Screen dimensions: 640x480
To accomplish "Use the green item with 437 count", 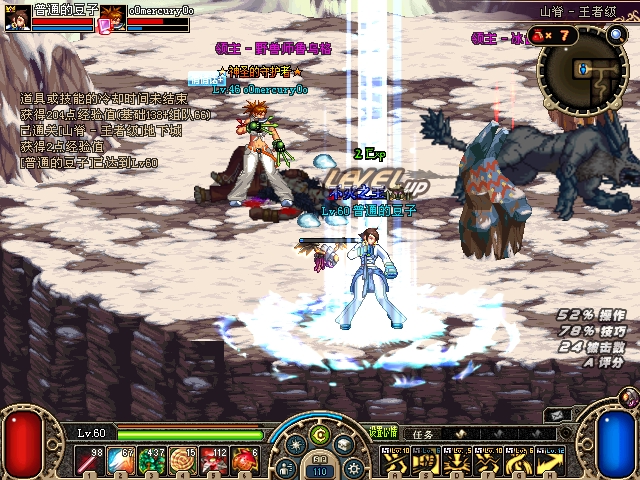I will click(153, 461).
